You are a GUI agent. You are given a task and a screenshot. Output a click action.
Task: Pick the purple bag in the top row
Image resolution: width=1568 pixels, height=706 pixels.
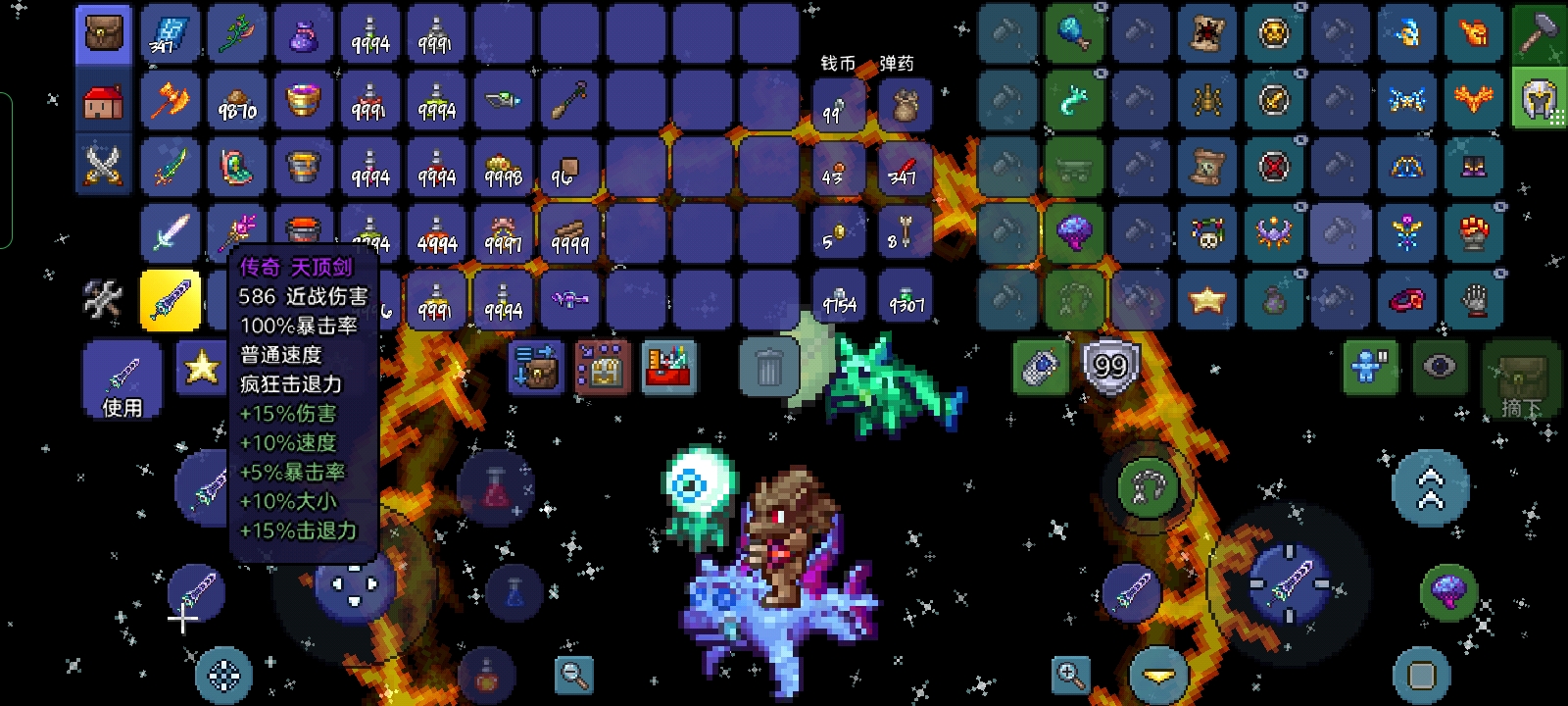(x=303, y=35)
